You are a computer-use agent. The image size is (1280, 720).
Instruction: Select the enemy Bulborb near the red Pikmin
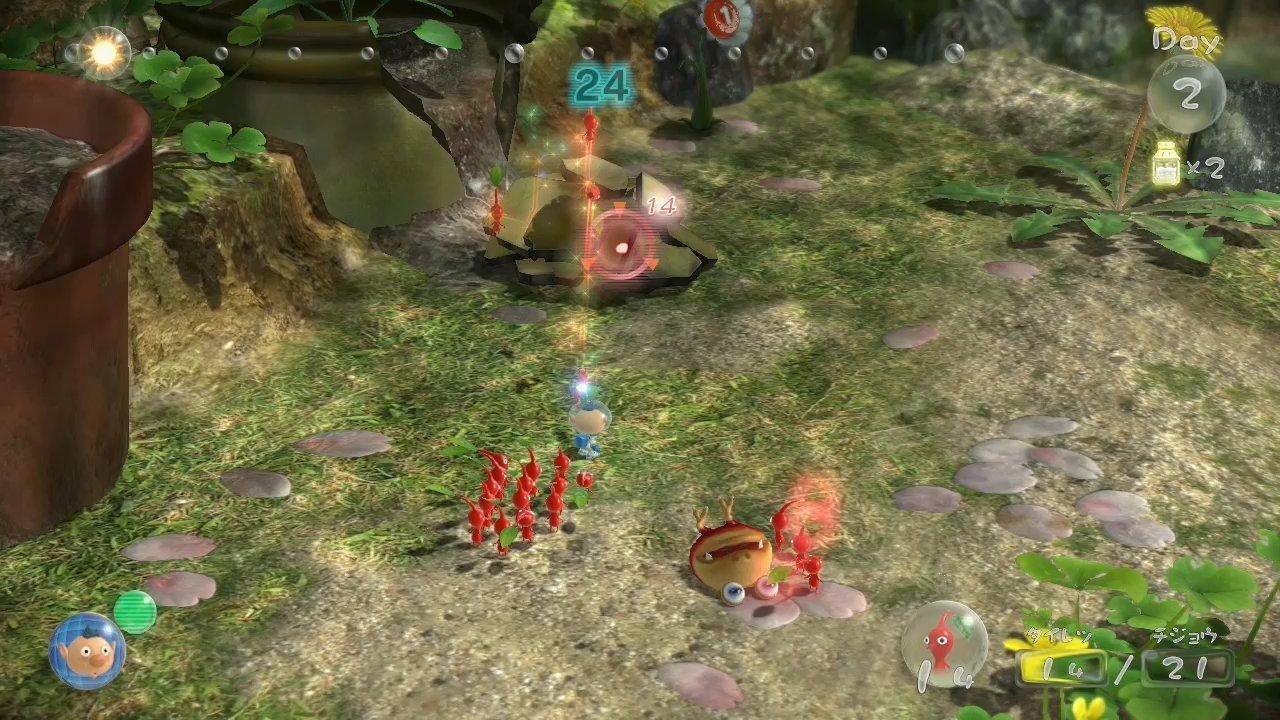coord(735,555)
